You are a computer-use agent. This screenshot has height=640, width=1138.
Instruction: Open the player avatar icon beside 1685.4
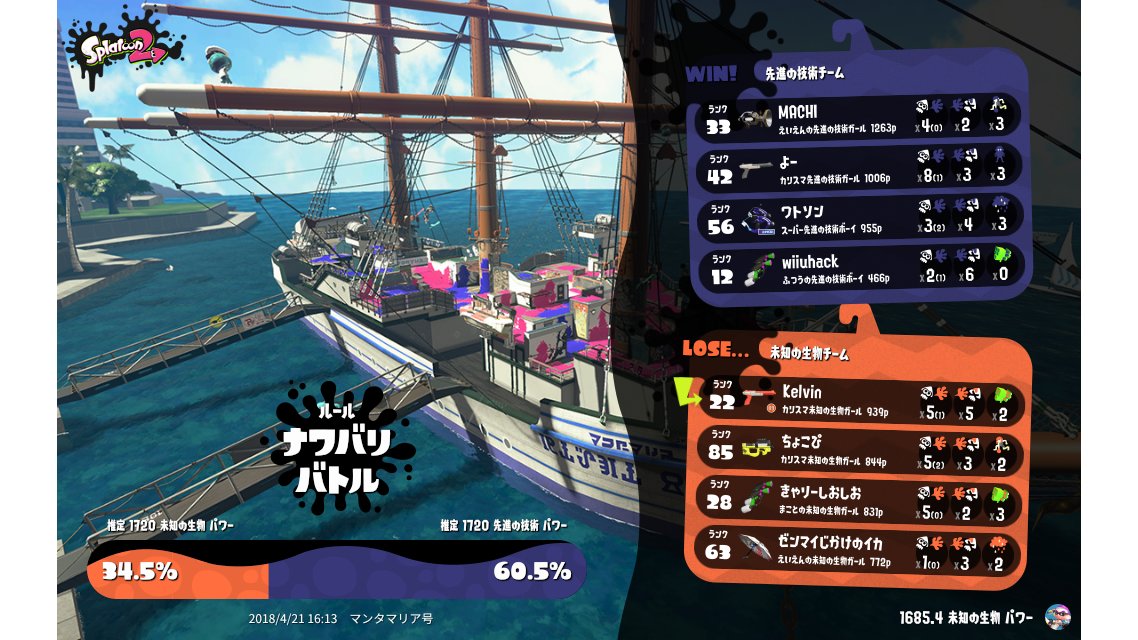[x=1056, y=616]
